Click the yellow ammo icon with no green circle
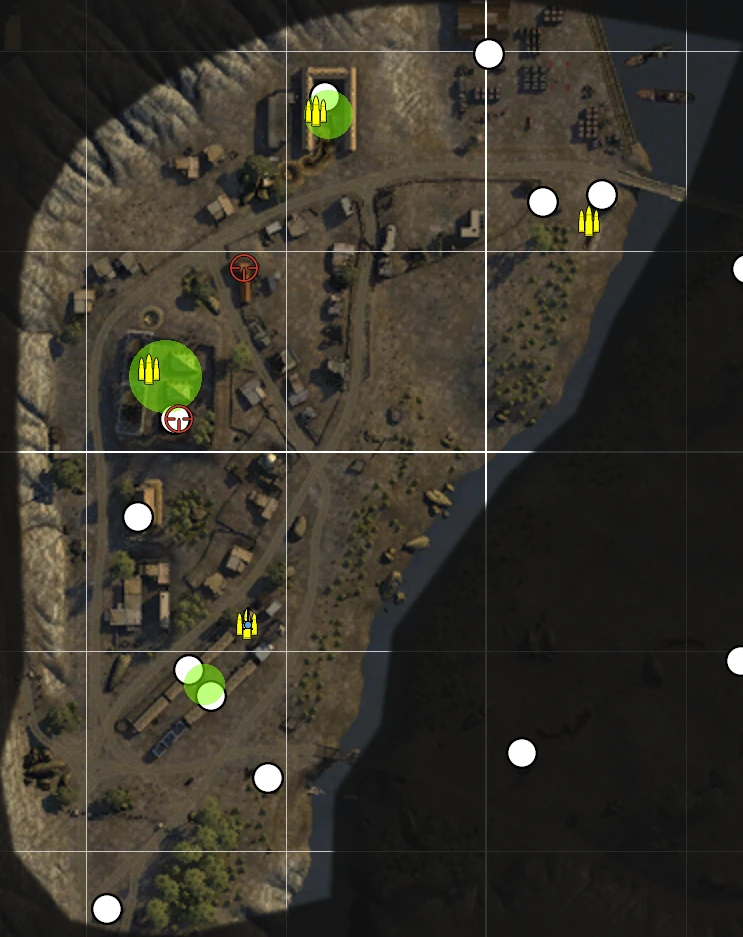The image size is (743, 937). click(x=589, y=222)
